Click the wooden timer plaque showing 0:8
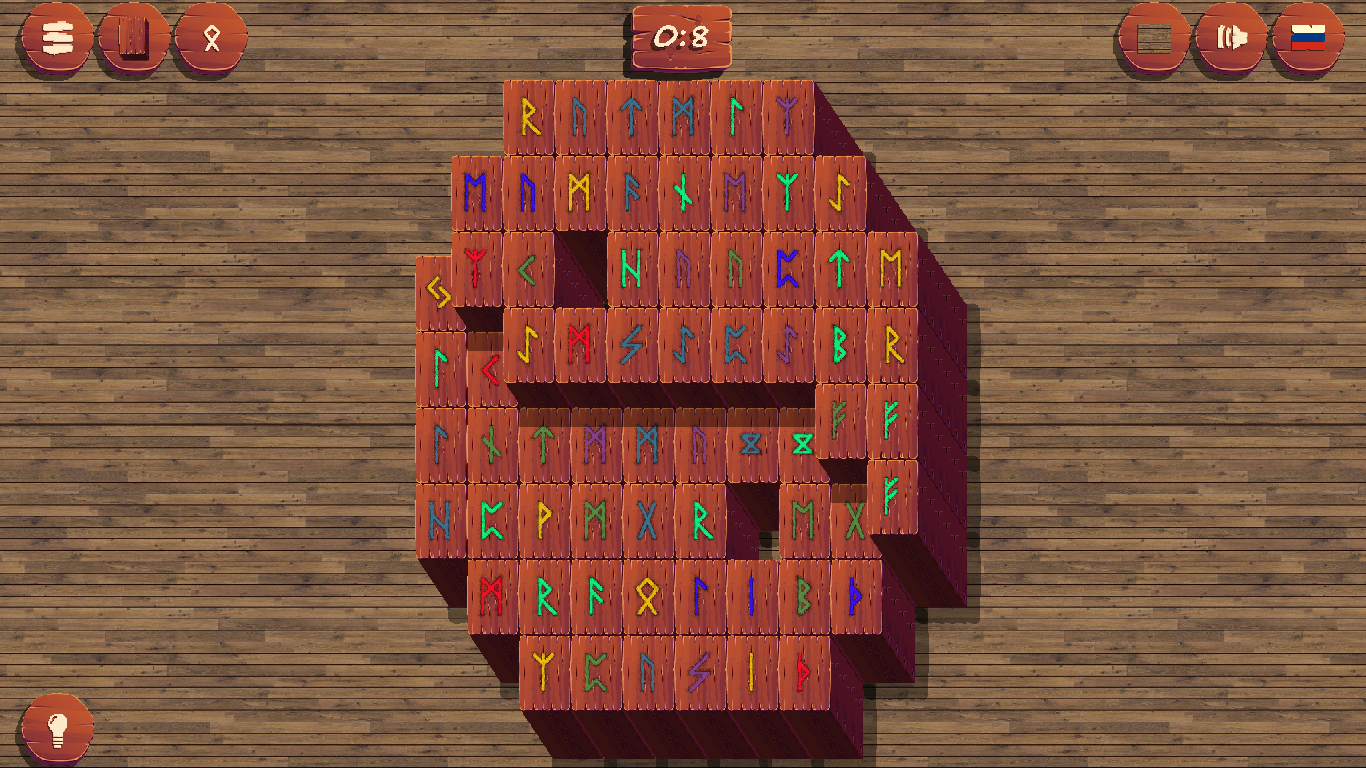Screen dimensions: 1366x768 684,37
